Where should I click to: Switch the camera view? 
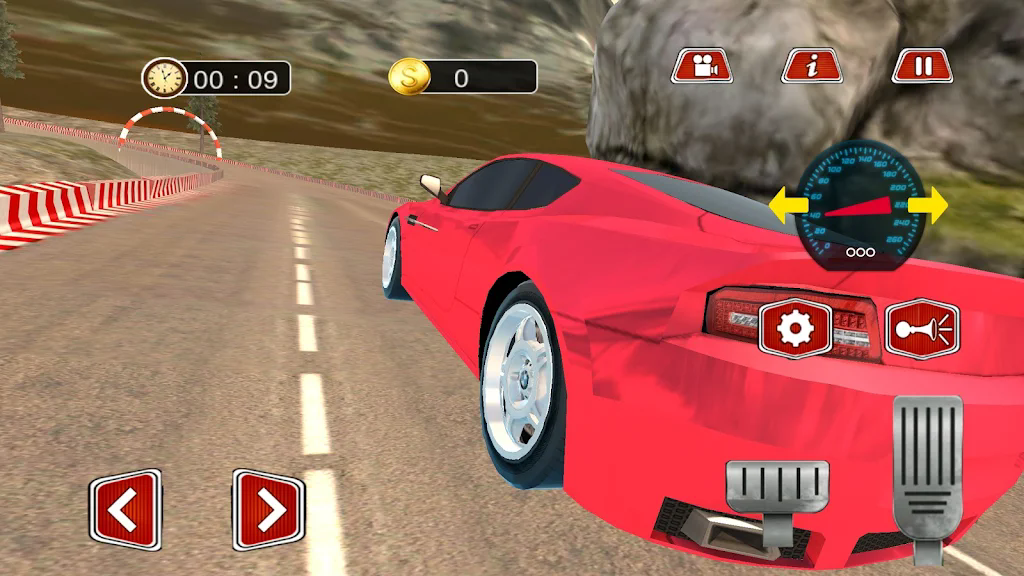pos(702,66)
